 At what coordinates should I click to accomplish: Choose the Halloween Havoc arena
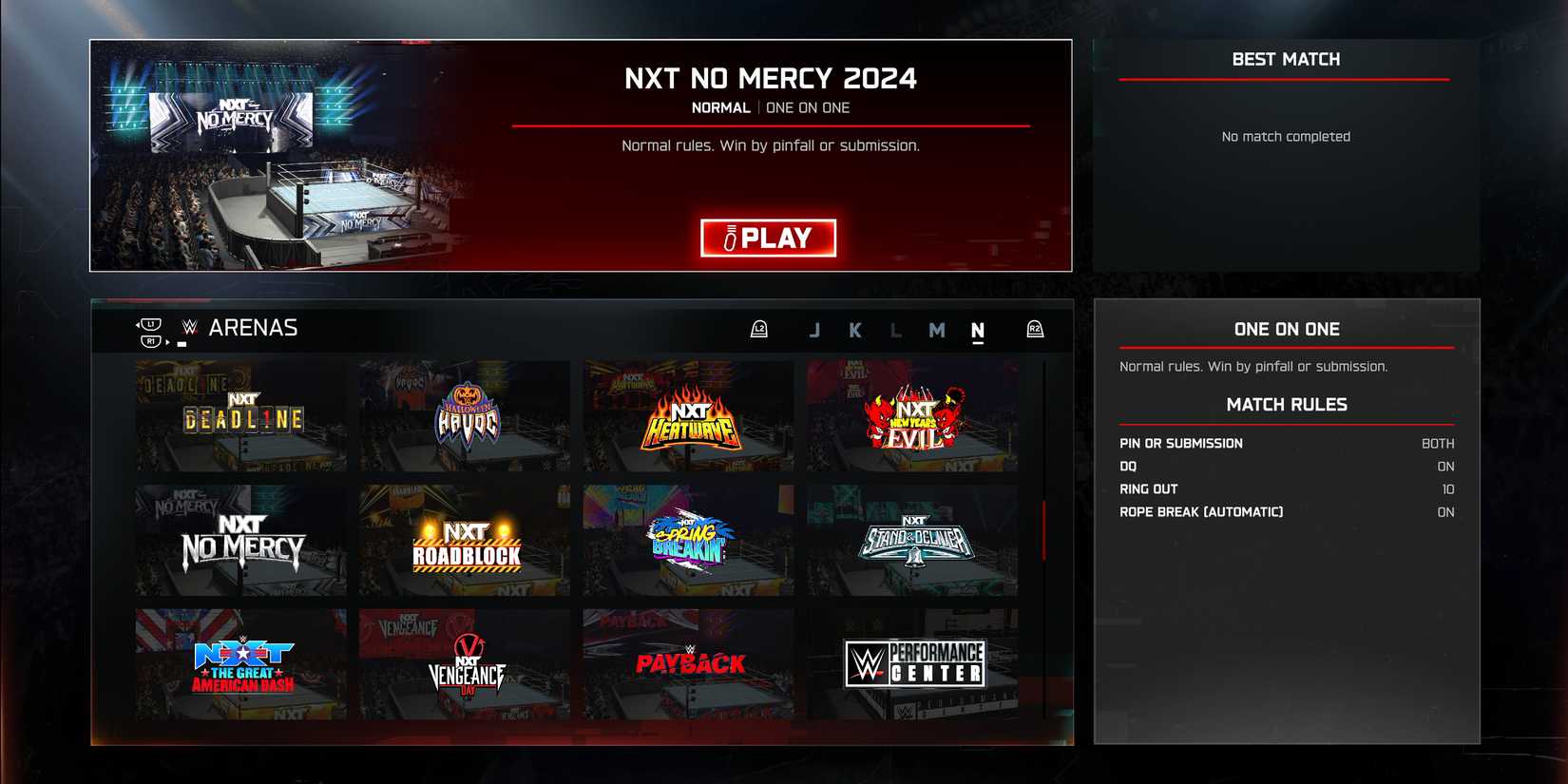[464, 415]
